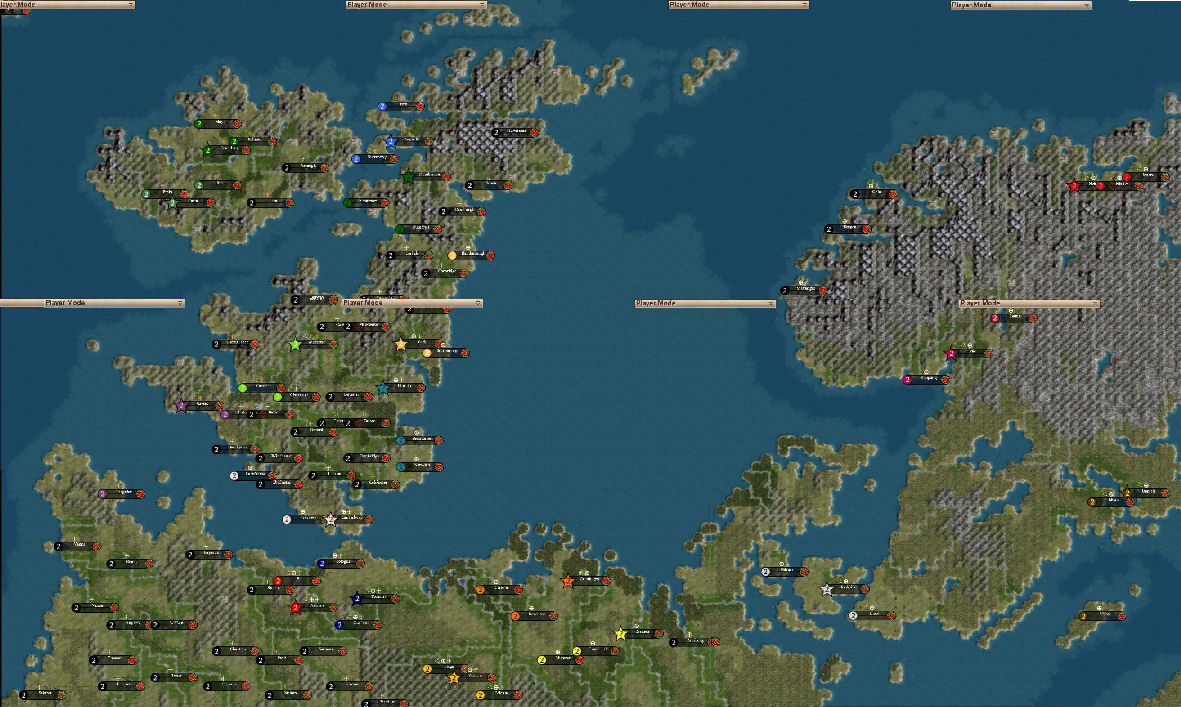Screen dimensions: 1181x707
Task: Select the magenta star capital city banner
Action: tap(970, 353)
